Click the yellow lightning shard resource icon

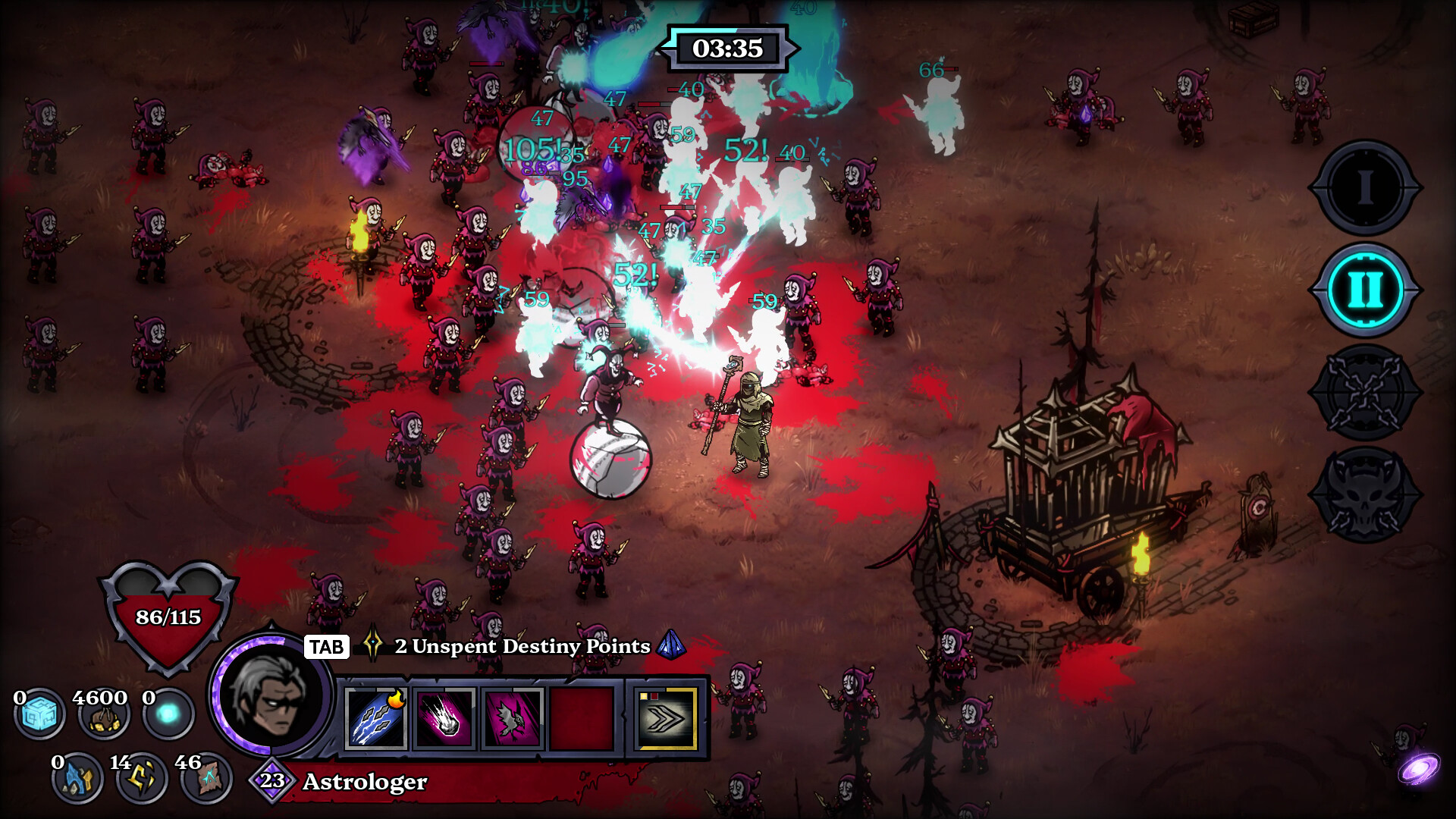coord(141,778)
